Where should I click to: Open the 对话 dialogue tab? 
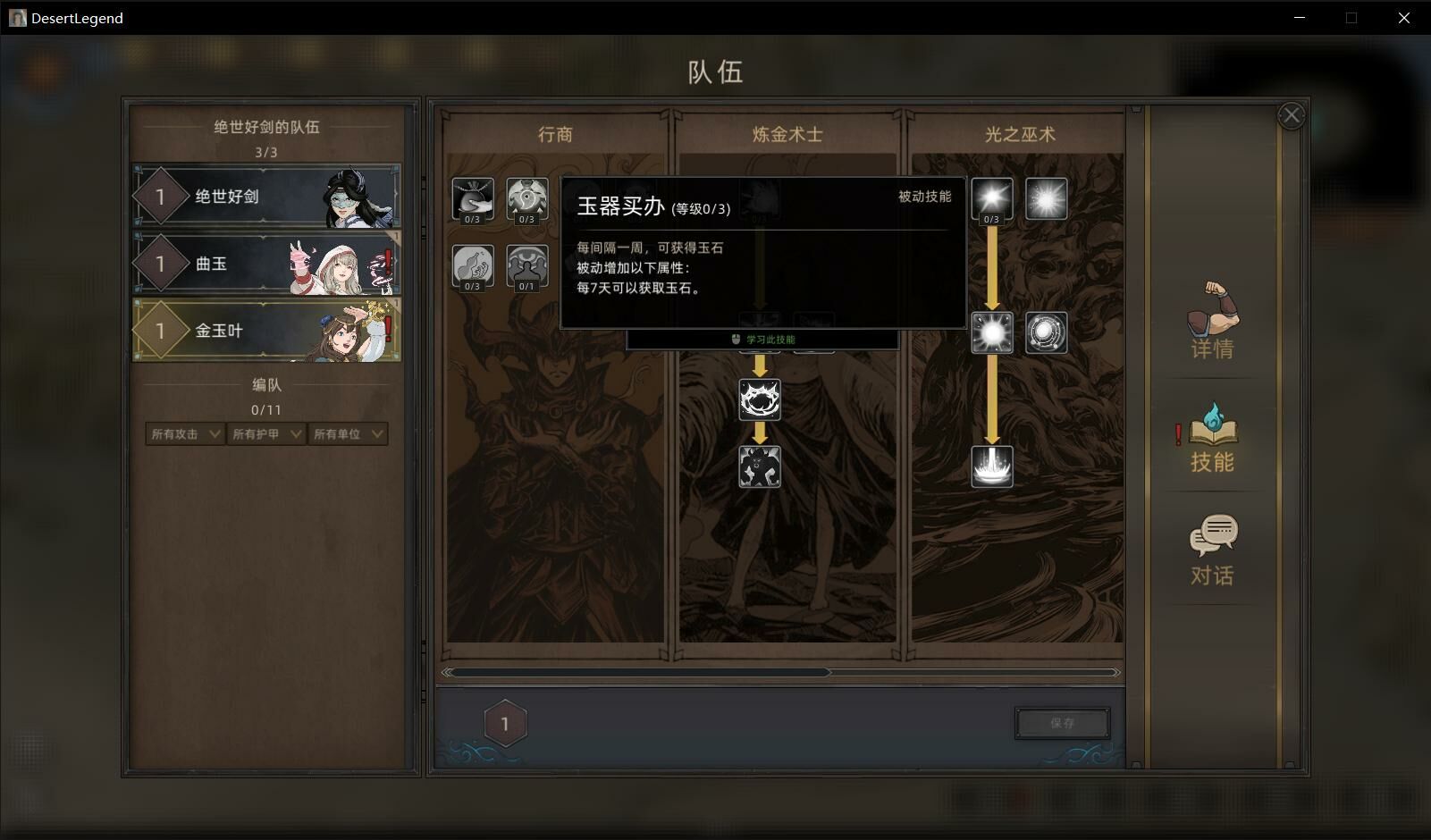[1212, 550]
